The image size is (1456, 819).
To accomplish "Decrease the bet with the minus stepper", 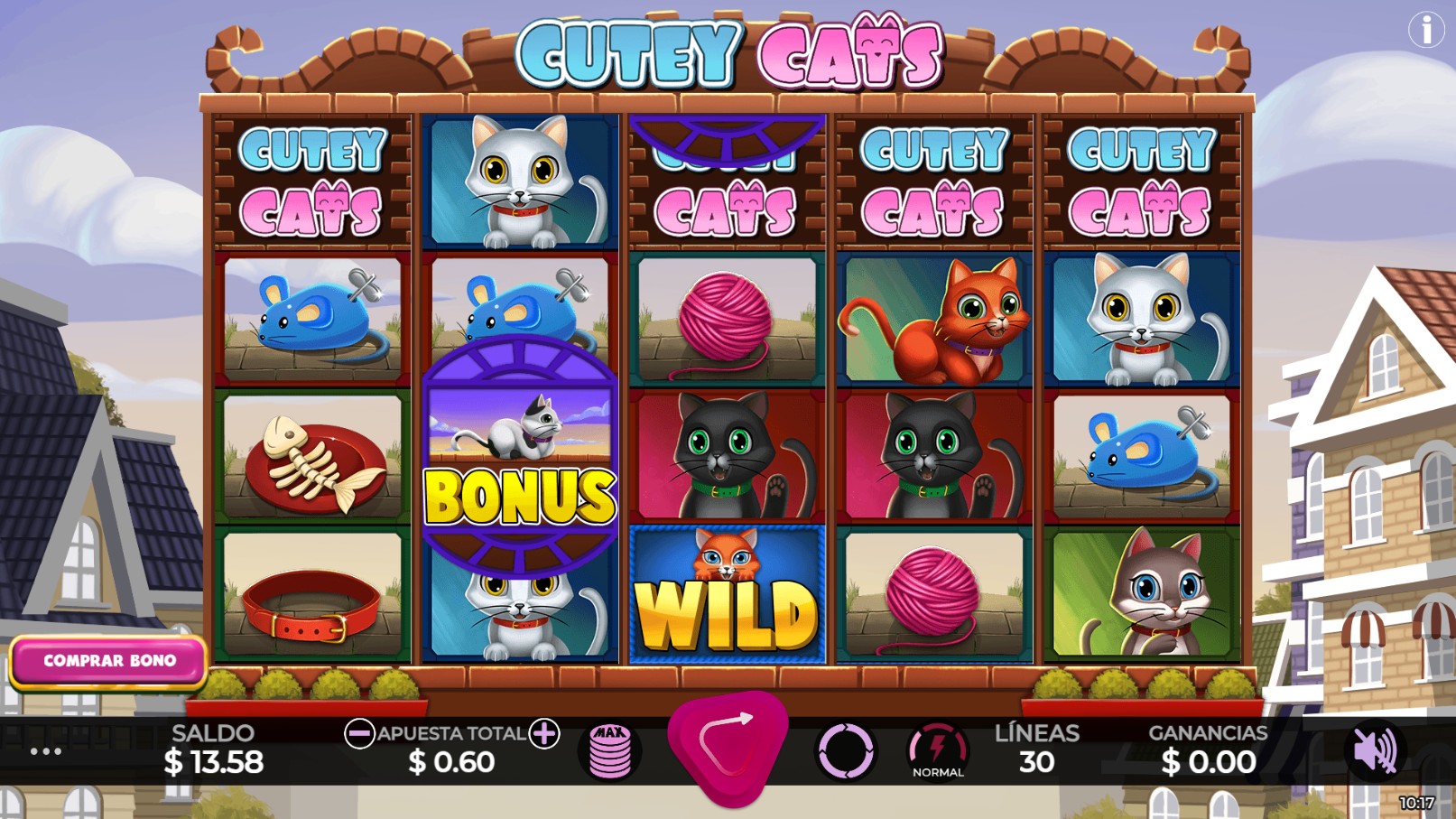I will coord(361,733).
